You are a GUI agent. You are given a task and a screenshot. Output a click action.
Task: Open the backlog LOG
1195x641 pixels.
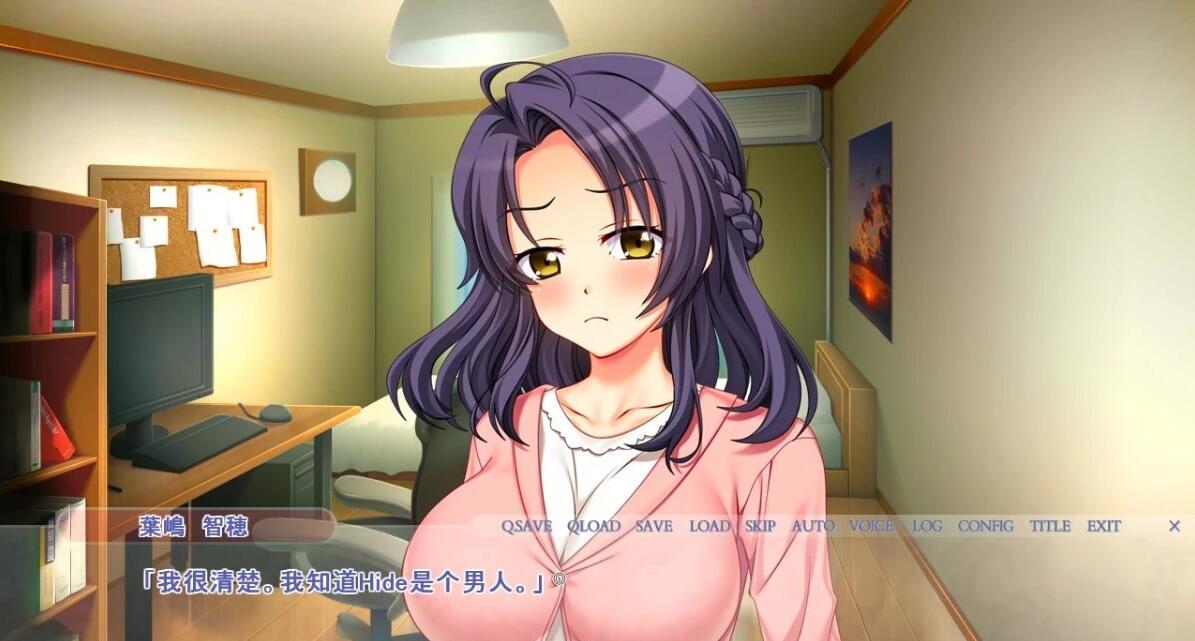click(x=927, y=526)
